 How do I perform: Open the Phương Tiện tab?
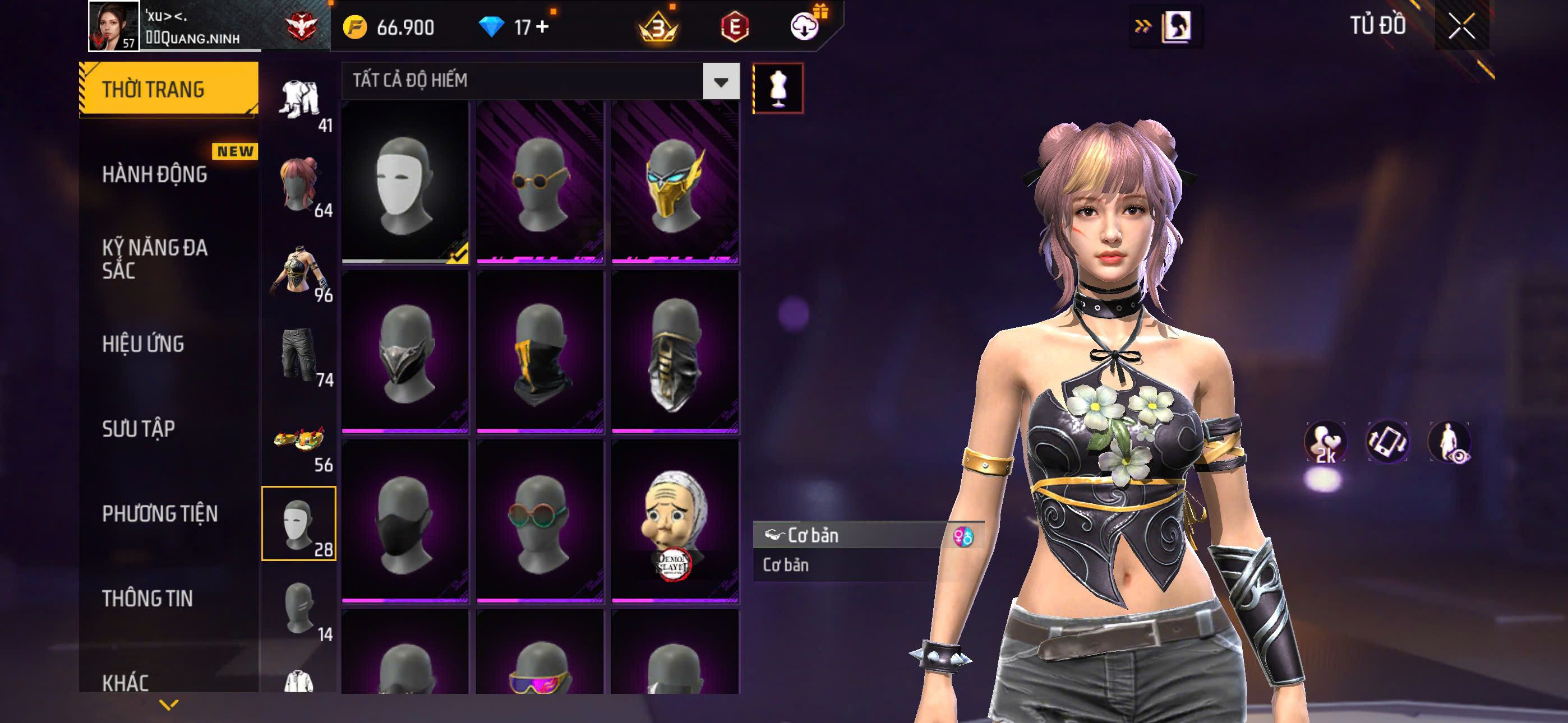coord(159,513)
